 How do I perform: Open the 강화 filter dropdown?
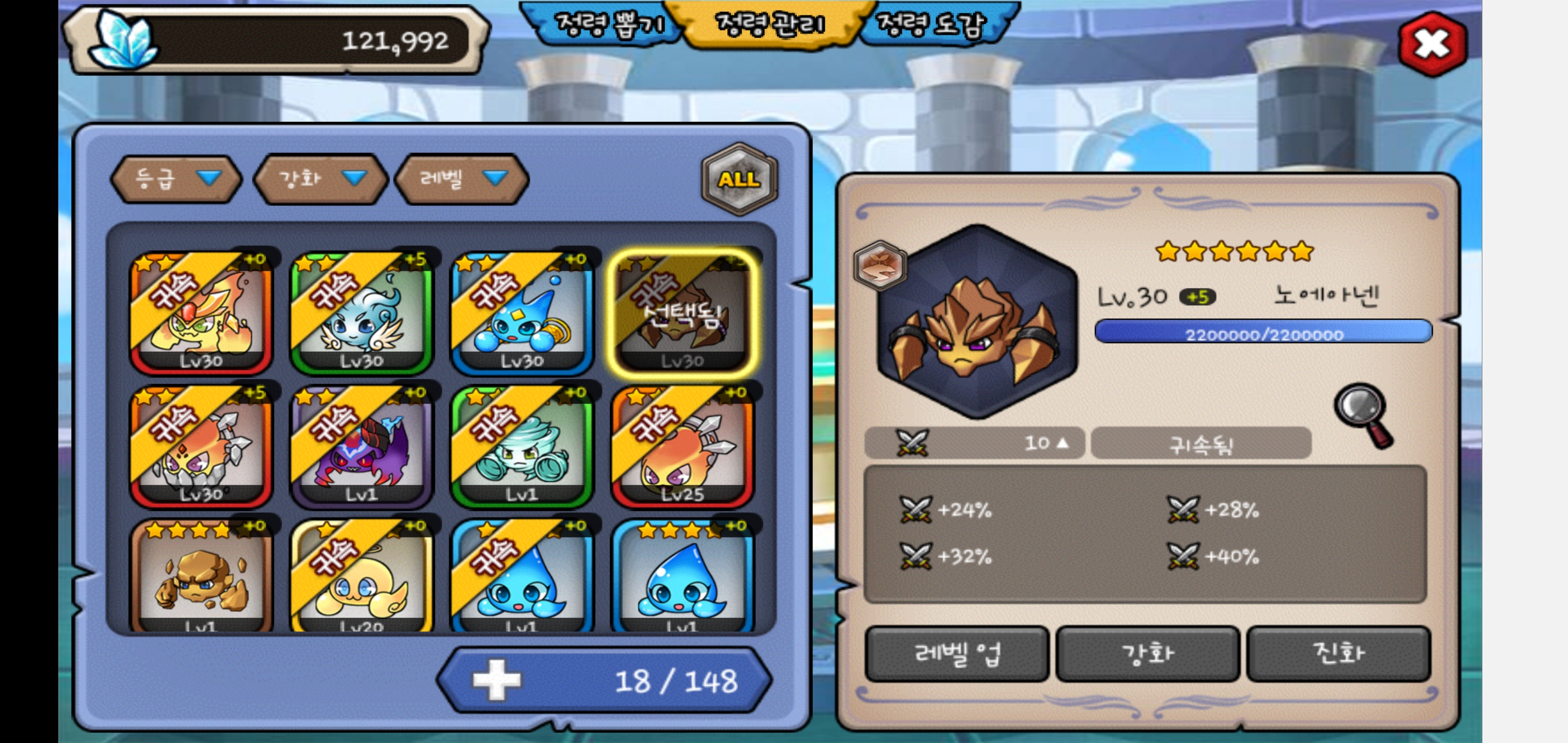tap(320, 179)
